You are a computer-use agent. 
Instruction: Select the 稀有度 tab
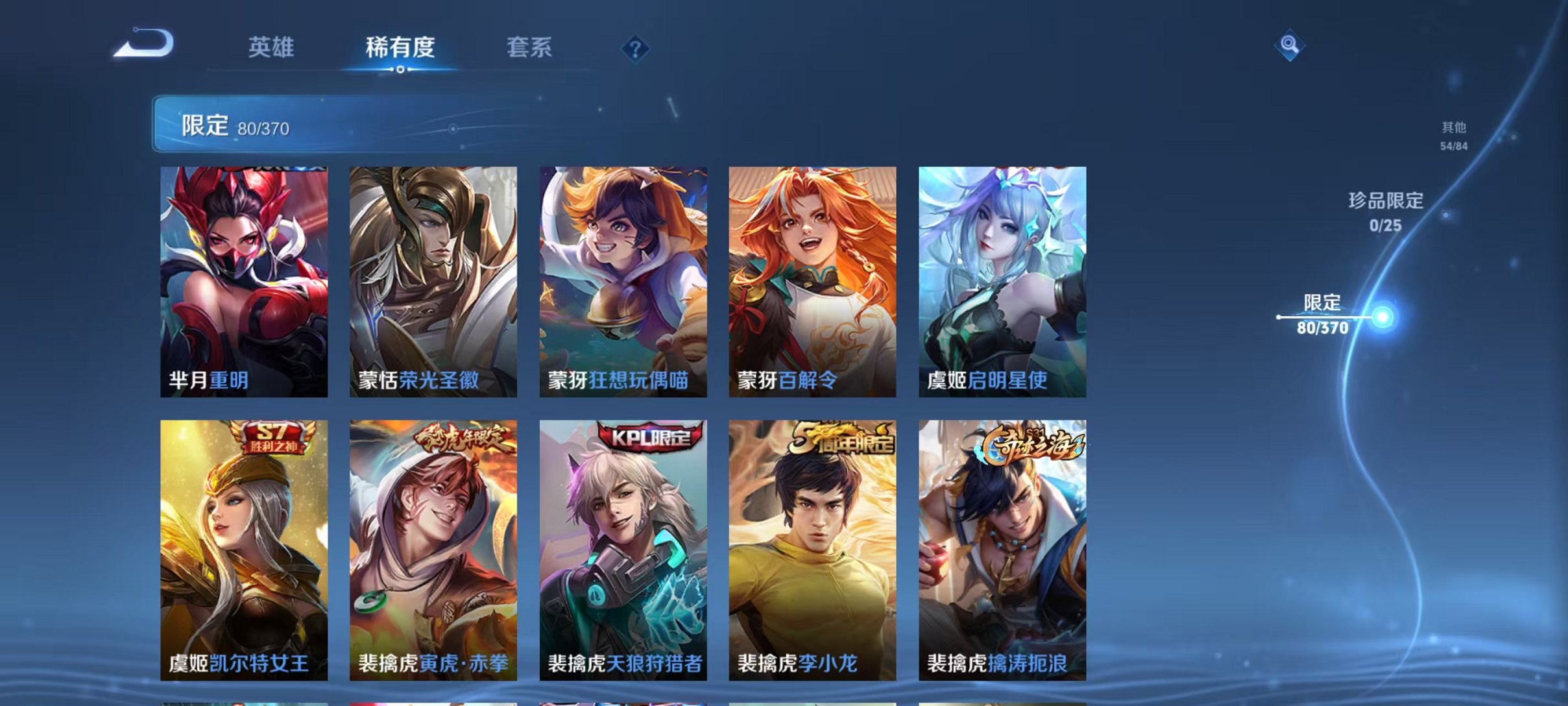(400, 48)
